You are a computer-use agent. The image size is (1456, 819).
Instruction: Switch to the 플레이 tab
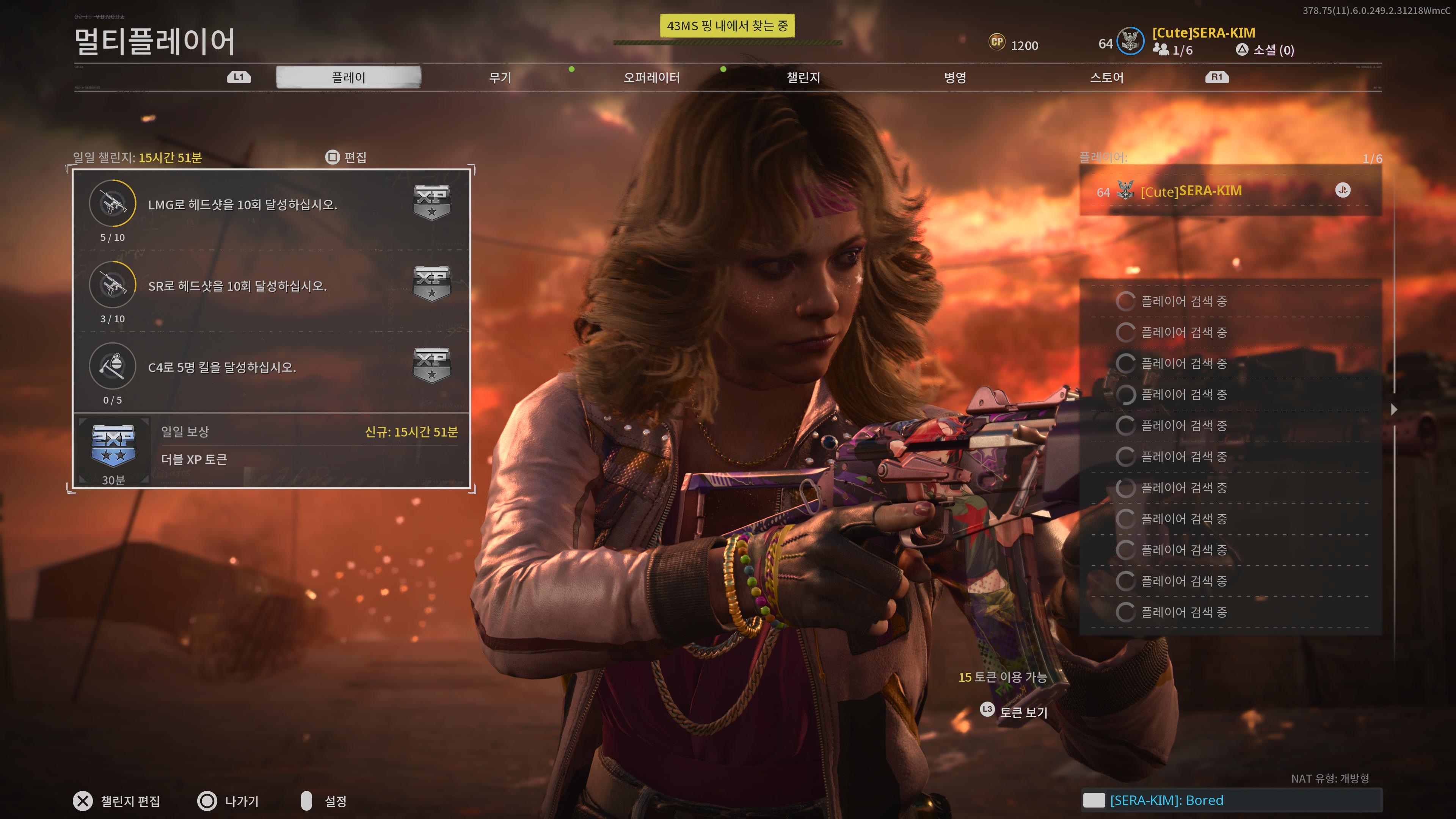pos(348,77)
